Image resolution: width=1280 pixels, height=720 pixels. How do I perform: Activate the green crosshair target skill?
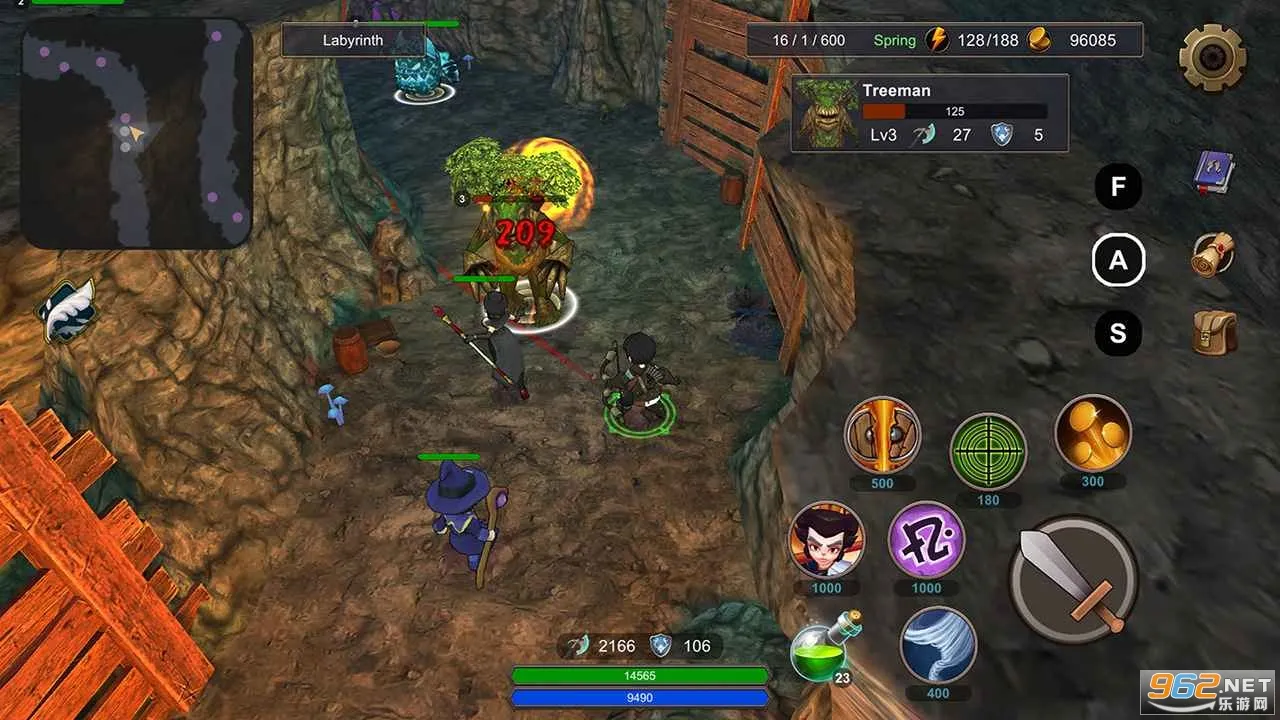(x=988, y=450)
